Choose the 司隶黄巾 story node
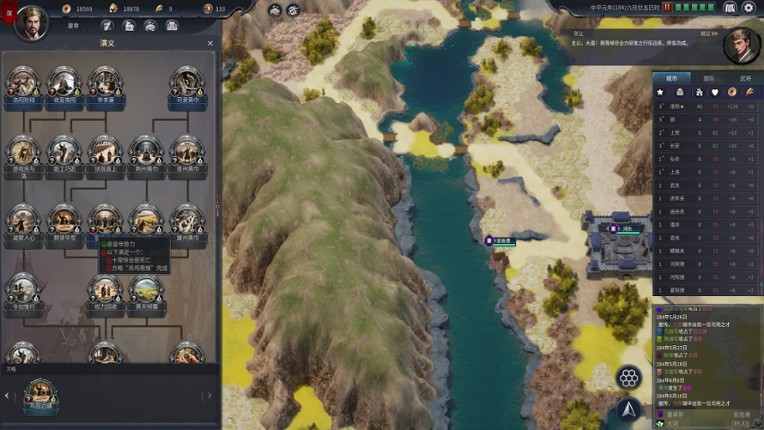This screenshot has width=764, height=430. (187, 84)
